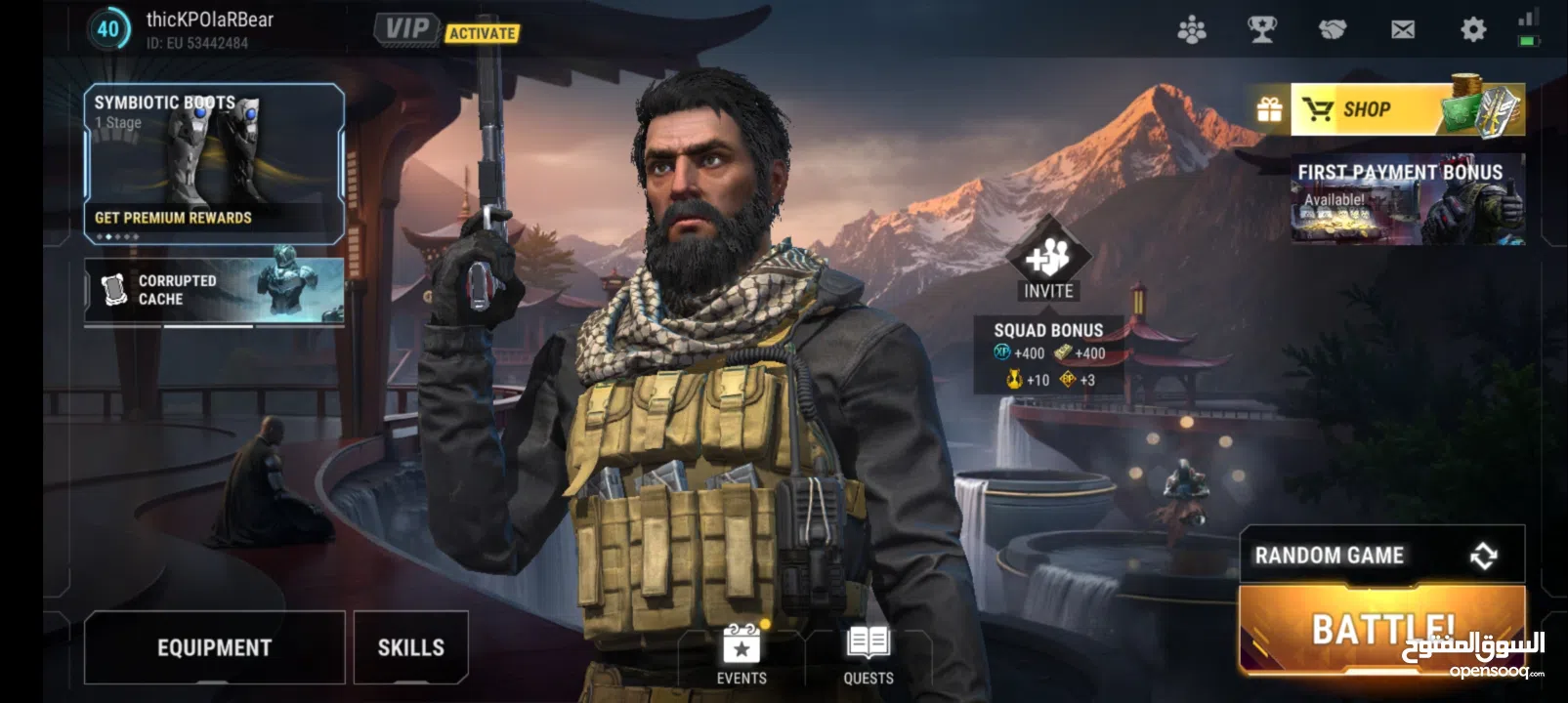
Task: Click the Random Game refresh toggle
Action: click(x=1485, y=555)
